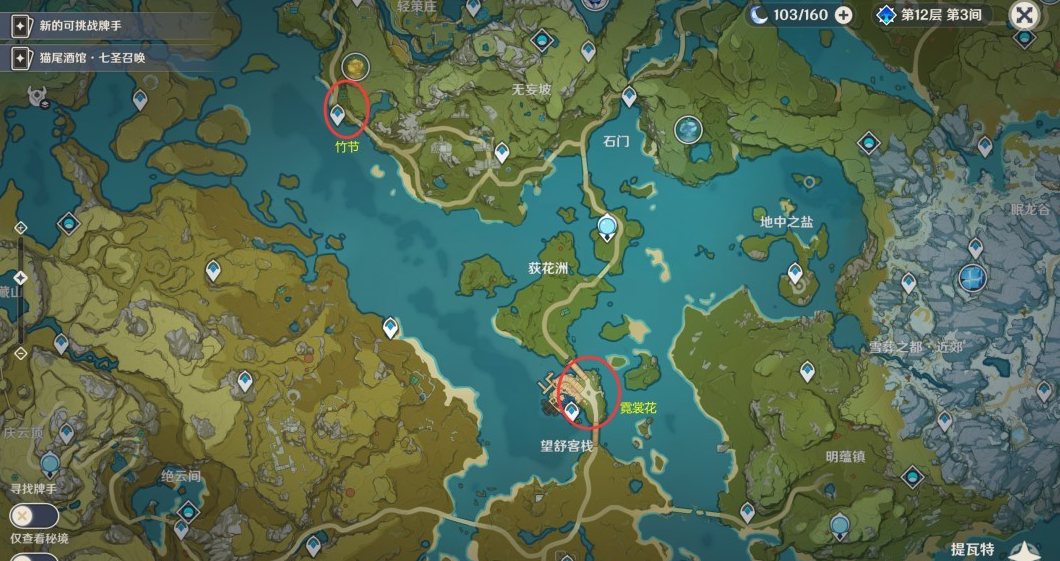Screen dimensions: 1060x561
Task: Select the 寻找牌手 map marker
Action: (x=50, y=463)
